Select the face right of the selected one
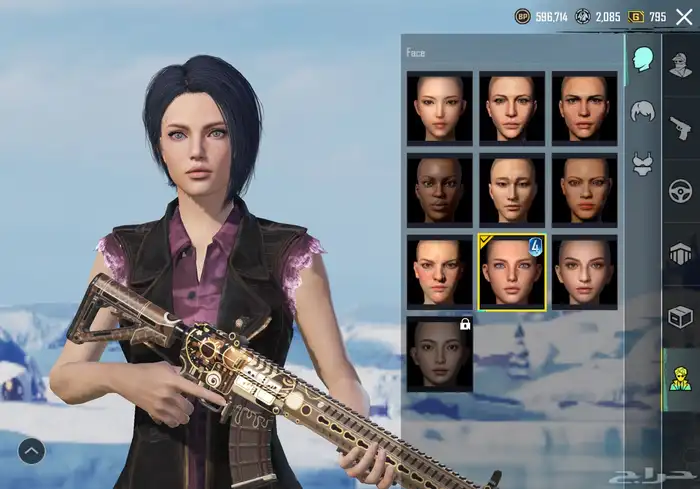700x489 pixels. coord(584,272)
